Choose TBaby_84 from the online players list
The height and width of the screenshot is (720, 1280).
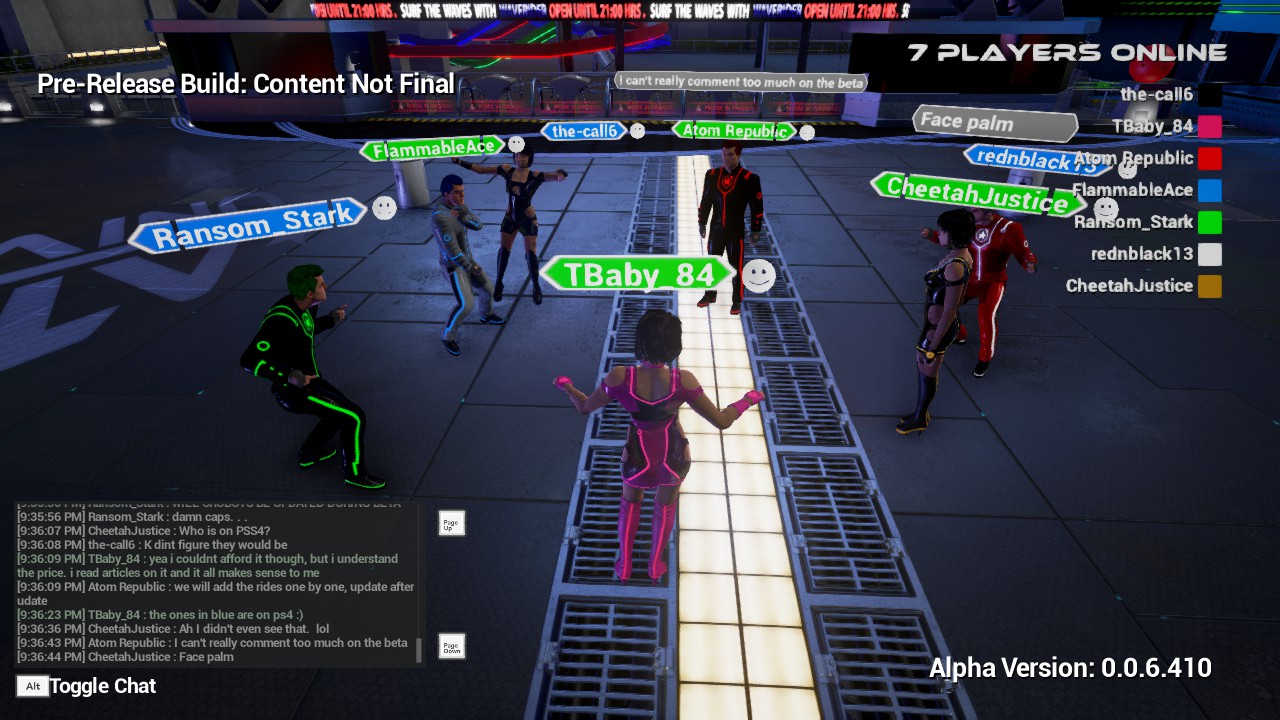click(x=1152, y=126)
